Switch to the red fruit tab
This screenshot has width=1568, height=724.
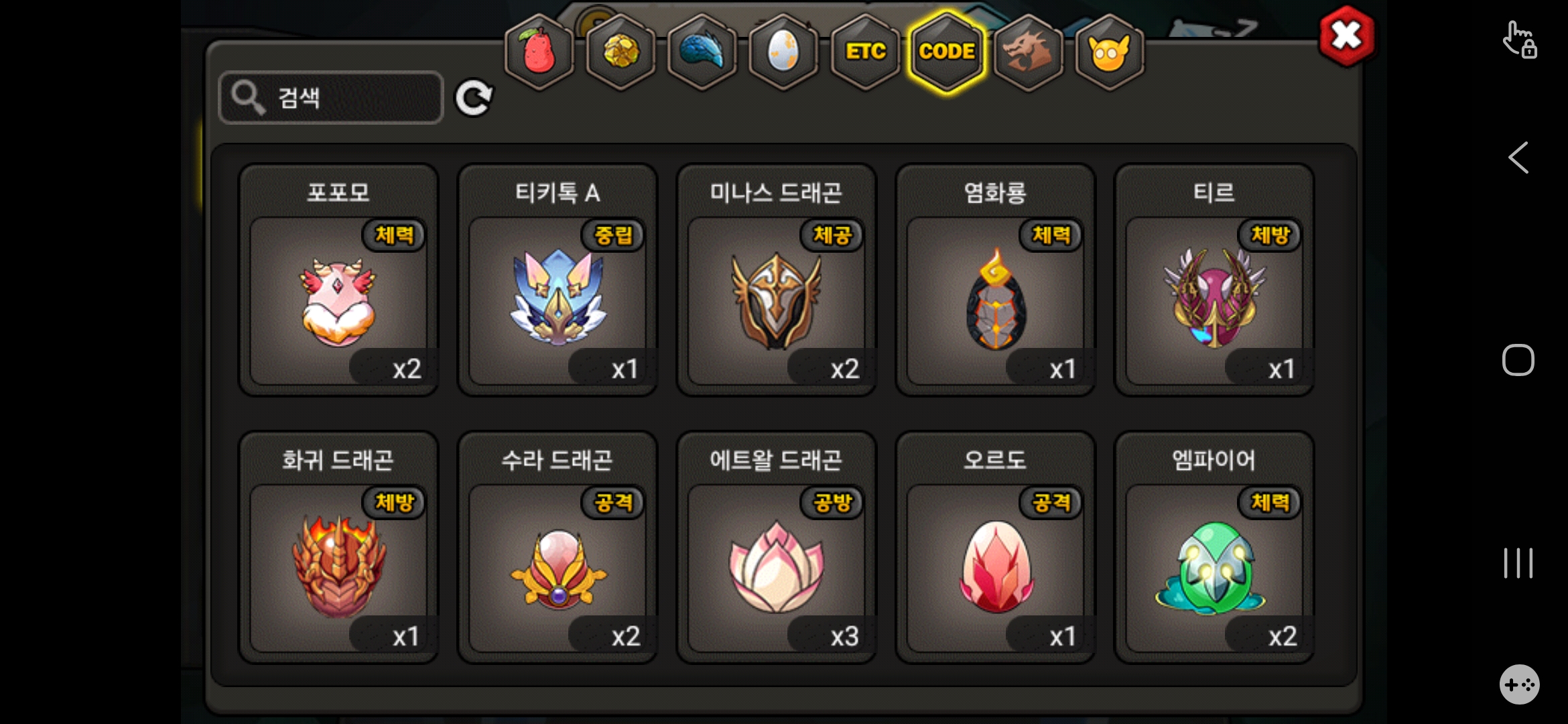(539, 52)
